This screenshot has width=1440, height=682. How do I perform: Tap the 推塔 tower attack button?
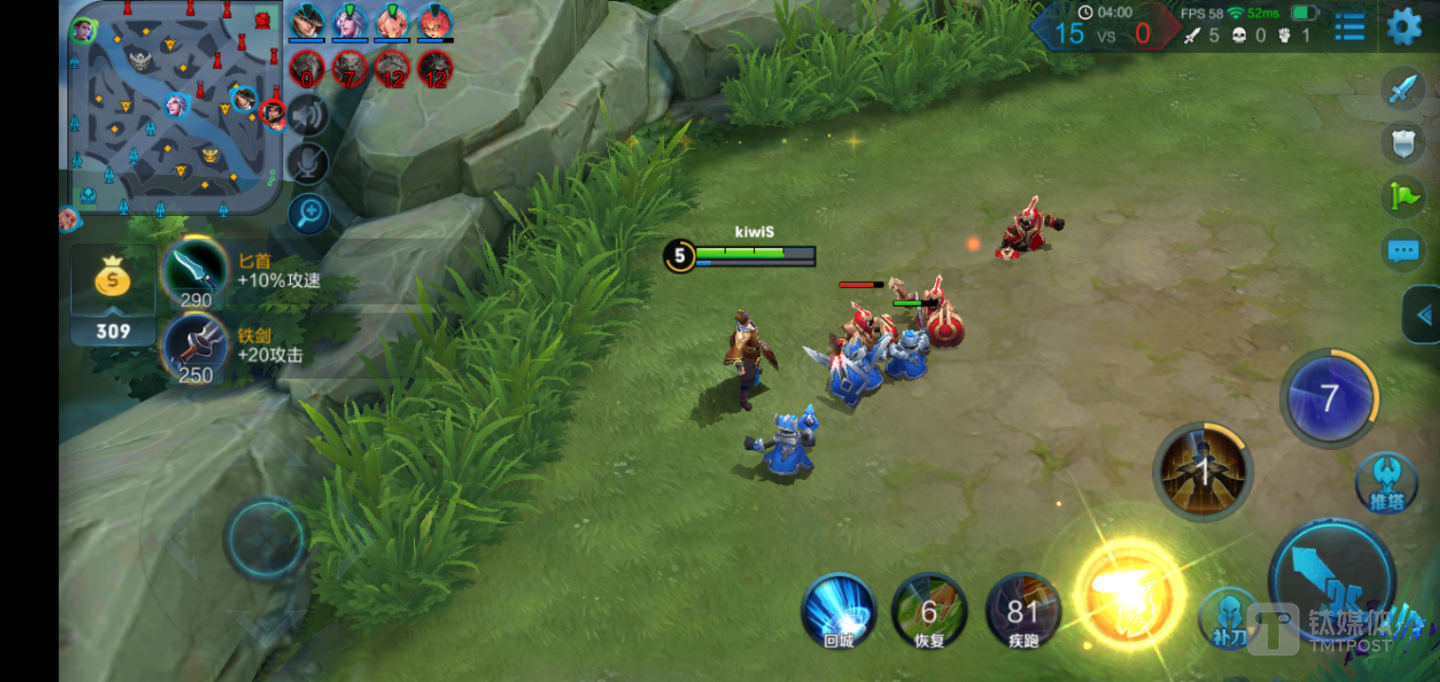[1386, 483]
